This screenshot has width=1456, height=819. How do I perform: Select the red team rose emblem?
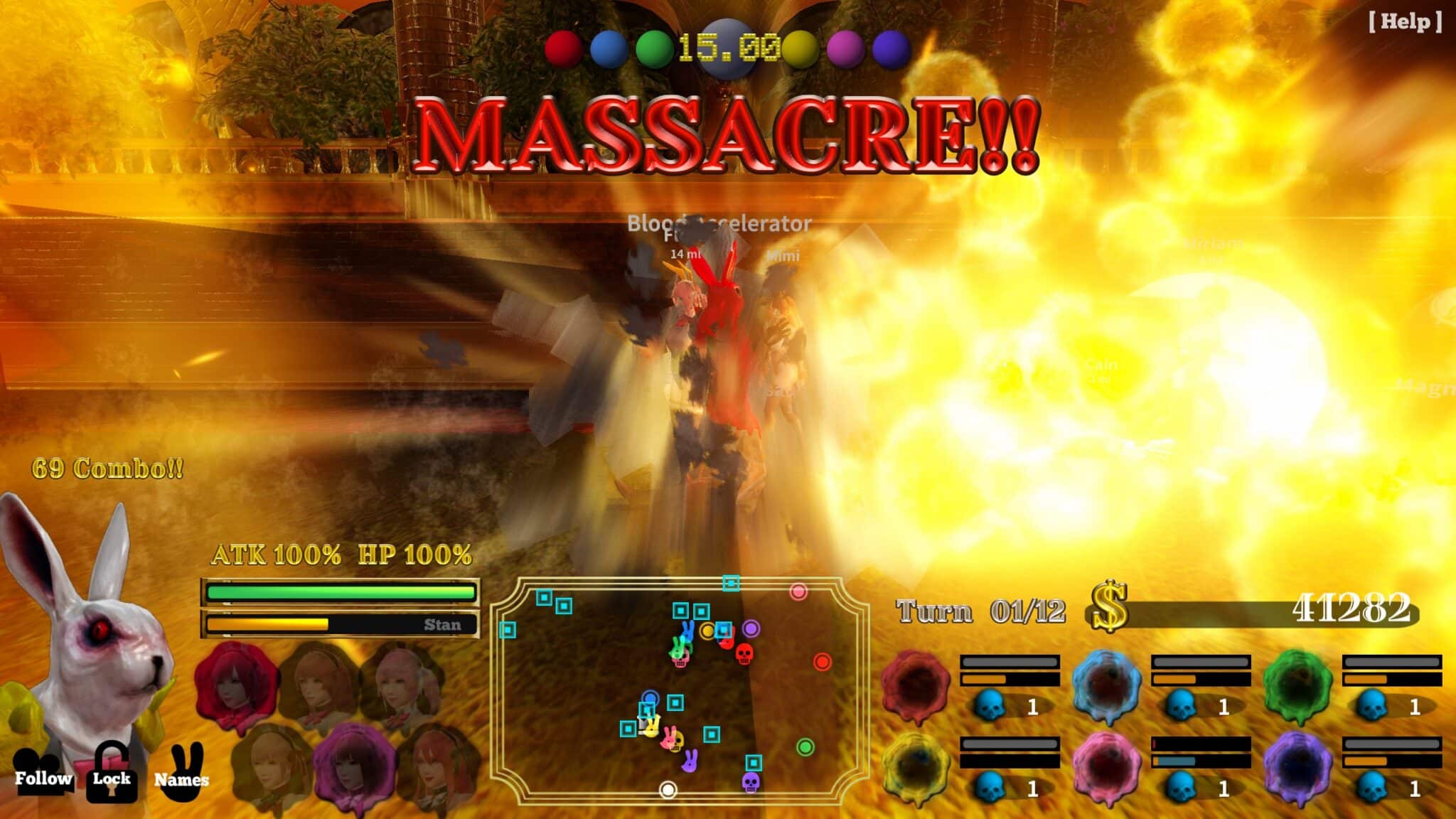coord(916,685)
